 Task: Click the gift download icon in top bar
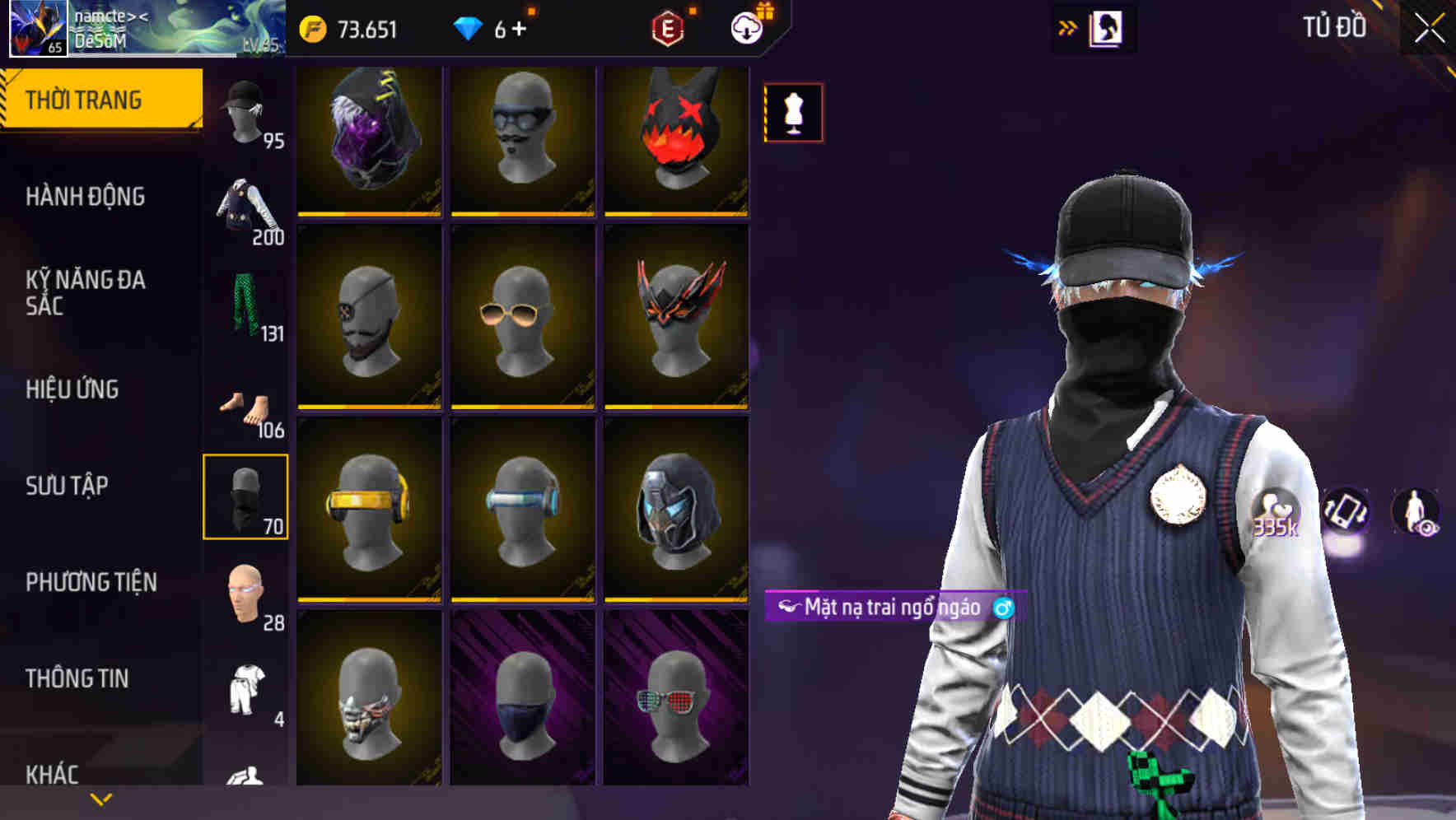(746, 27)
